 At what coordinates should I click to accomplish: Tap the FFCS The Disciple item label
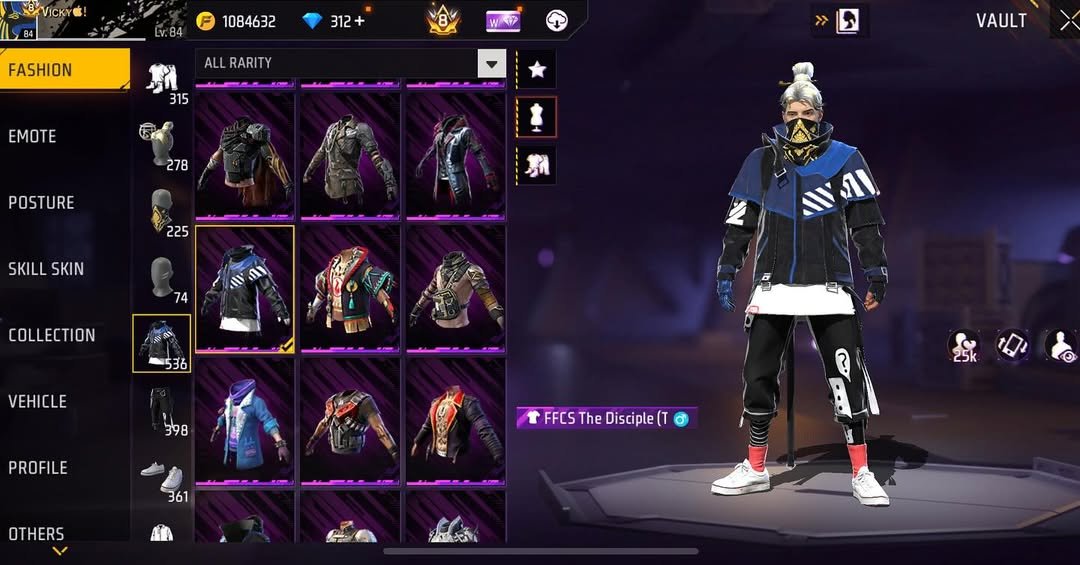(x=607, y=418)
